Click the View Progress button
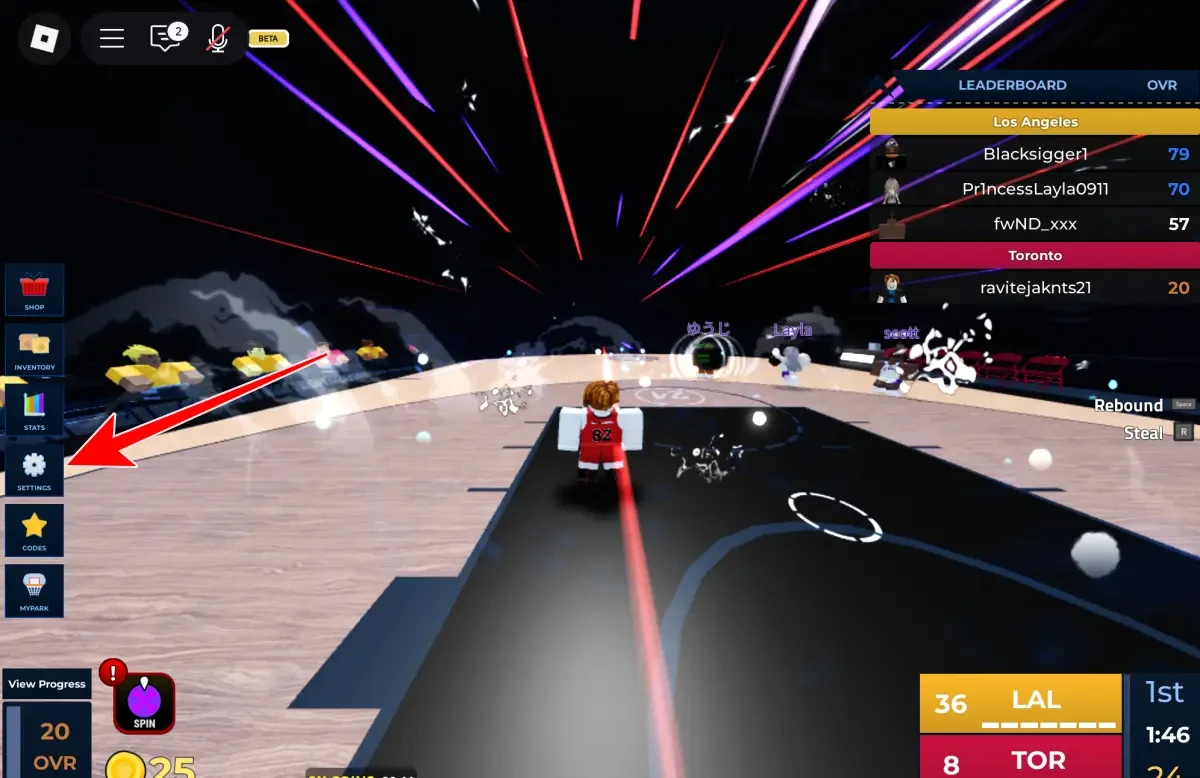 click(47, 684)
